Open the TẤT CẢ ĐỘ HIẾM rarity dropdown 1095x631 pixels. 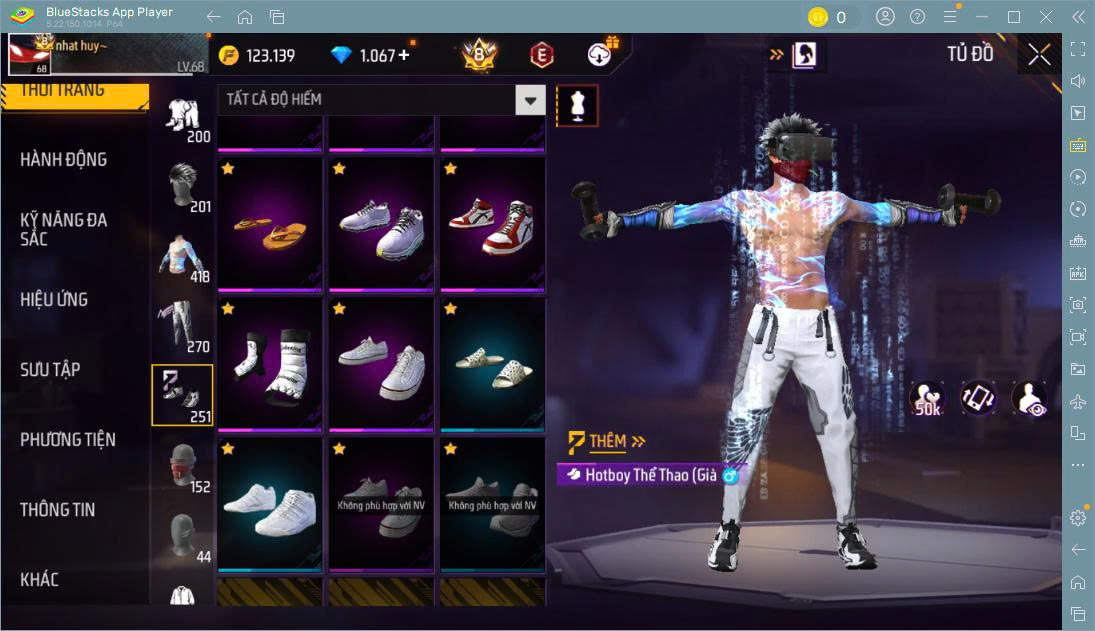click(x=381, y=100)
